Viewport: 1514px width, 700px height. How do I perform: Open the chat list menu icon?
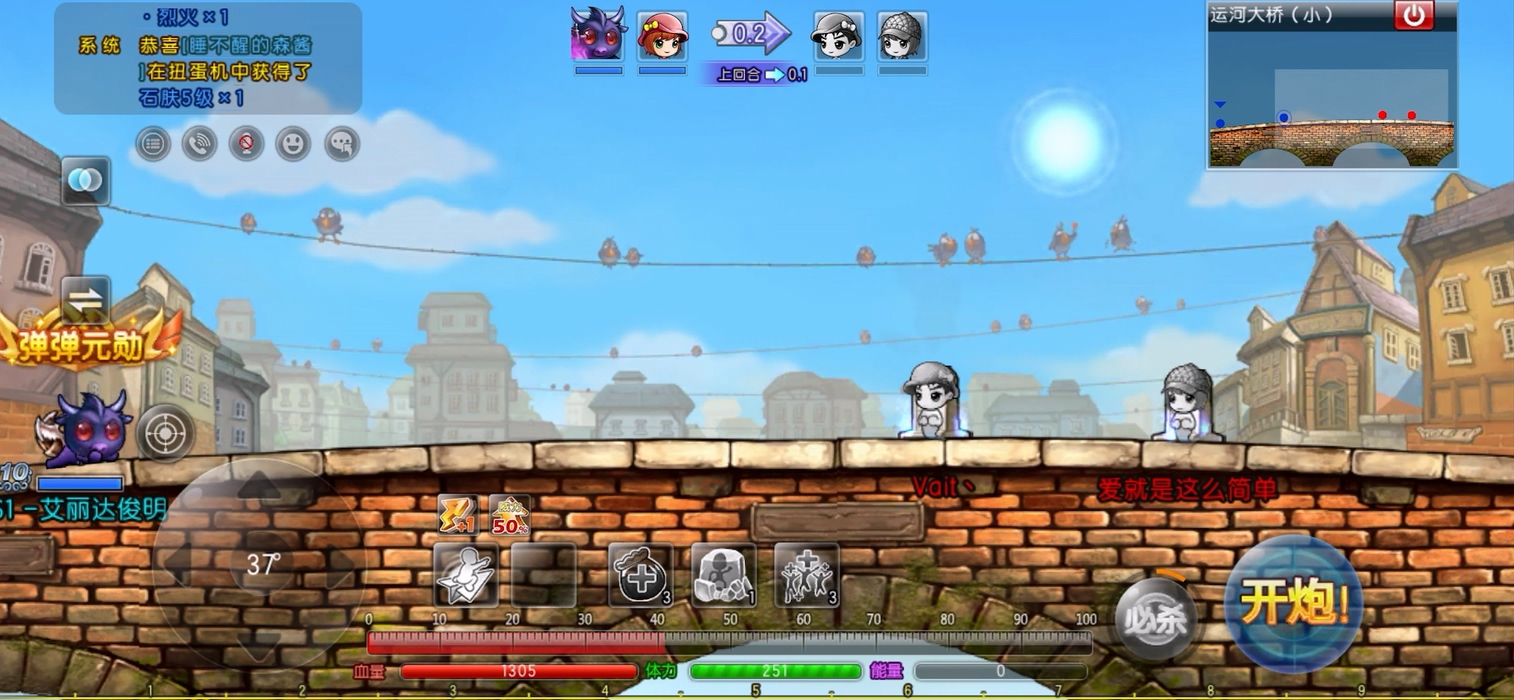(153, 144)
